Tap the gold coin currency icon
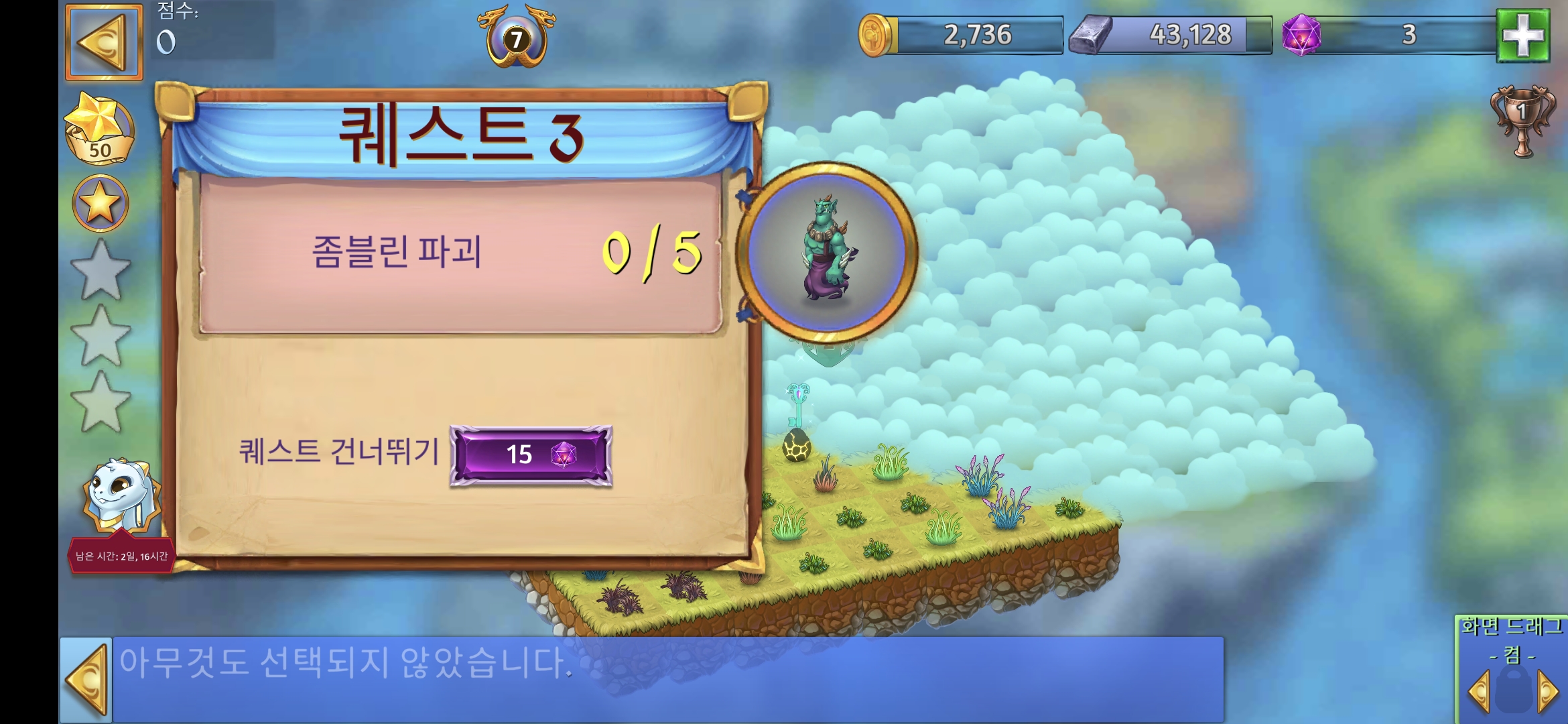The height and width of the screenshot is (724, 1568). pos(875,37)
